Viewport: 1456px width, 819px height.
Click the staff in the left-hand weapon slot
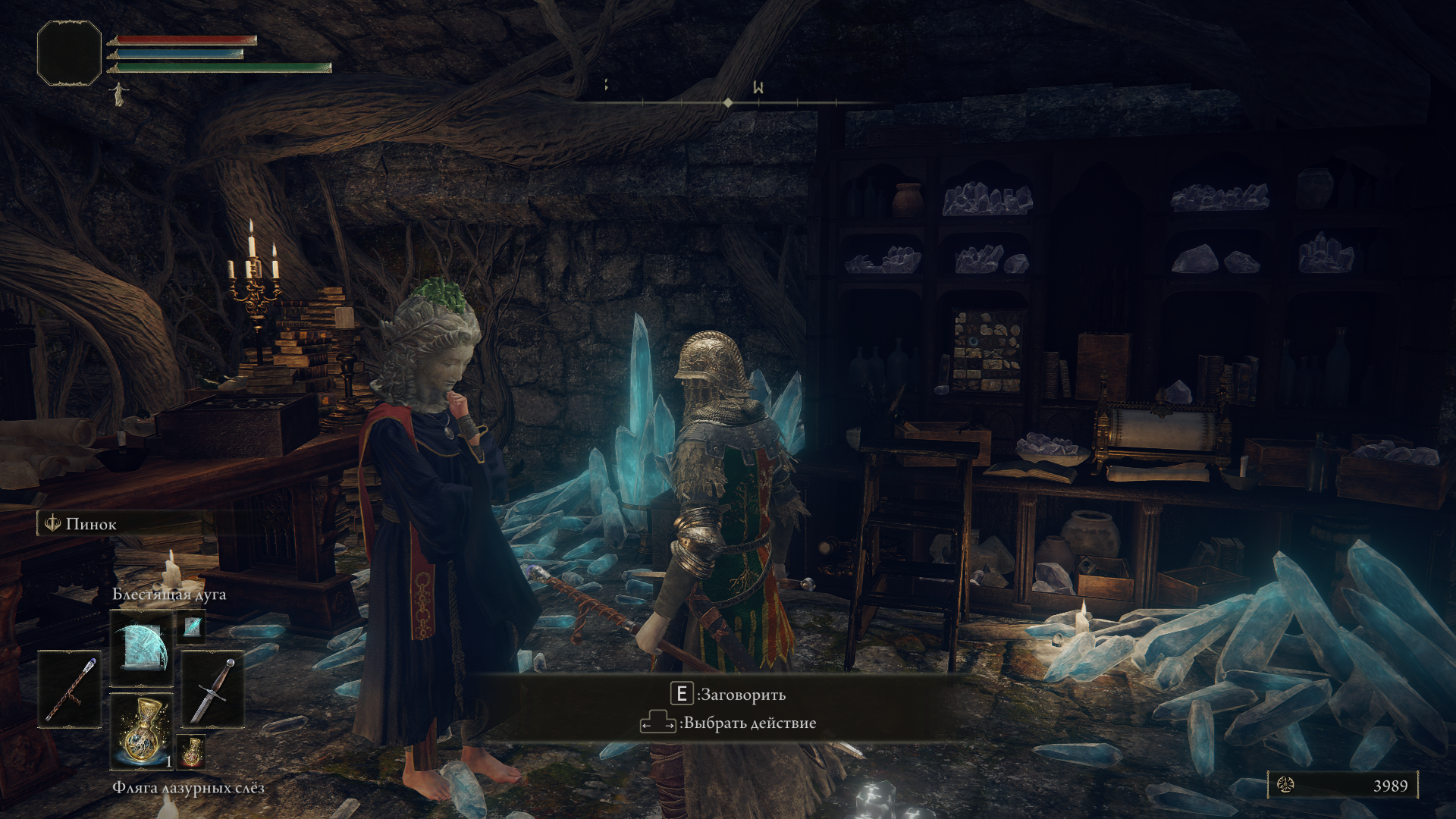point(70,689)
